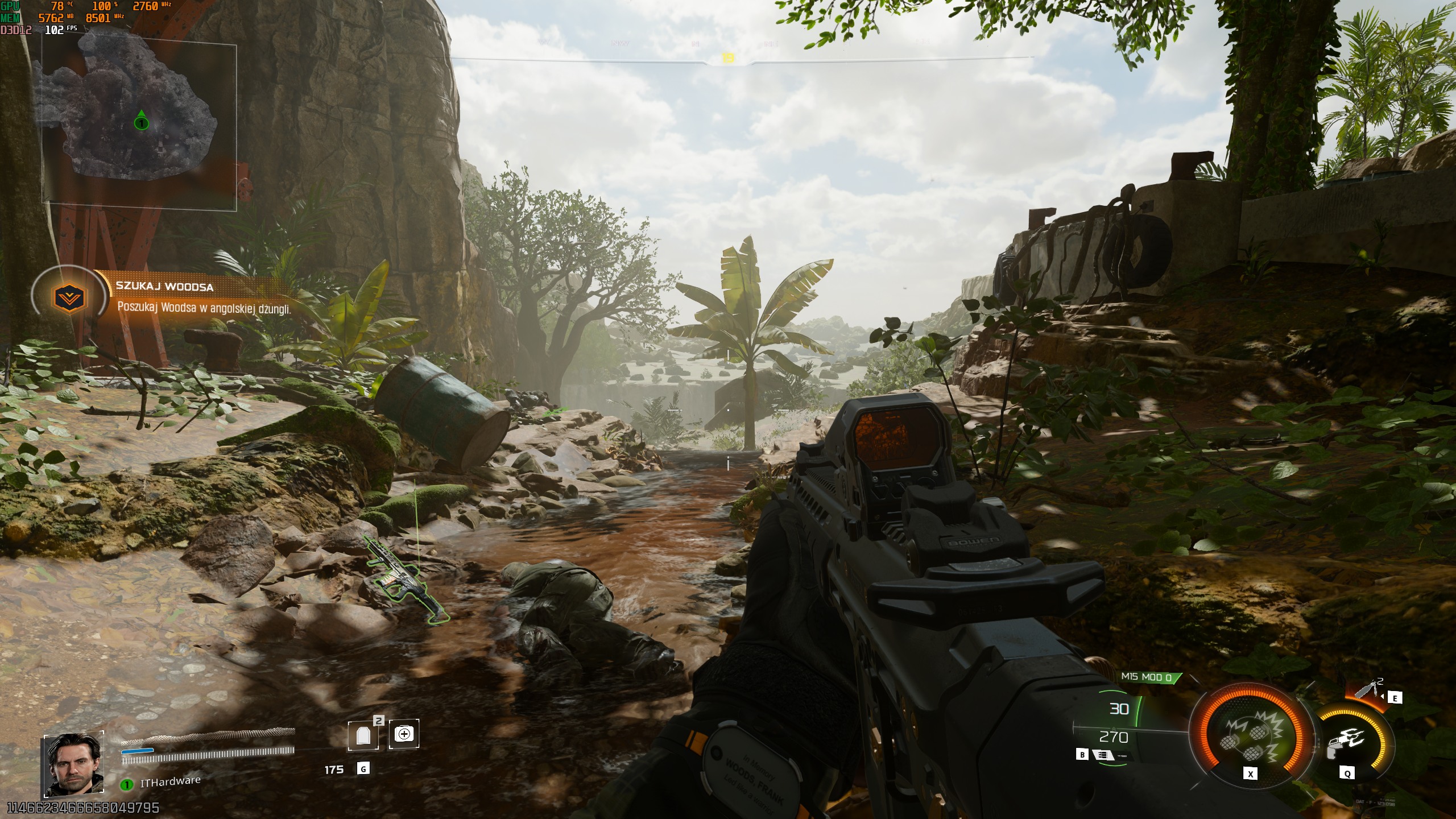Image resolution: width=1456 pixels, height=819 pixels.
Task: Toggle the weapon fire mode icon
Action: pyautogui.click(x=1102, y=755)
